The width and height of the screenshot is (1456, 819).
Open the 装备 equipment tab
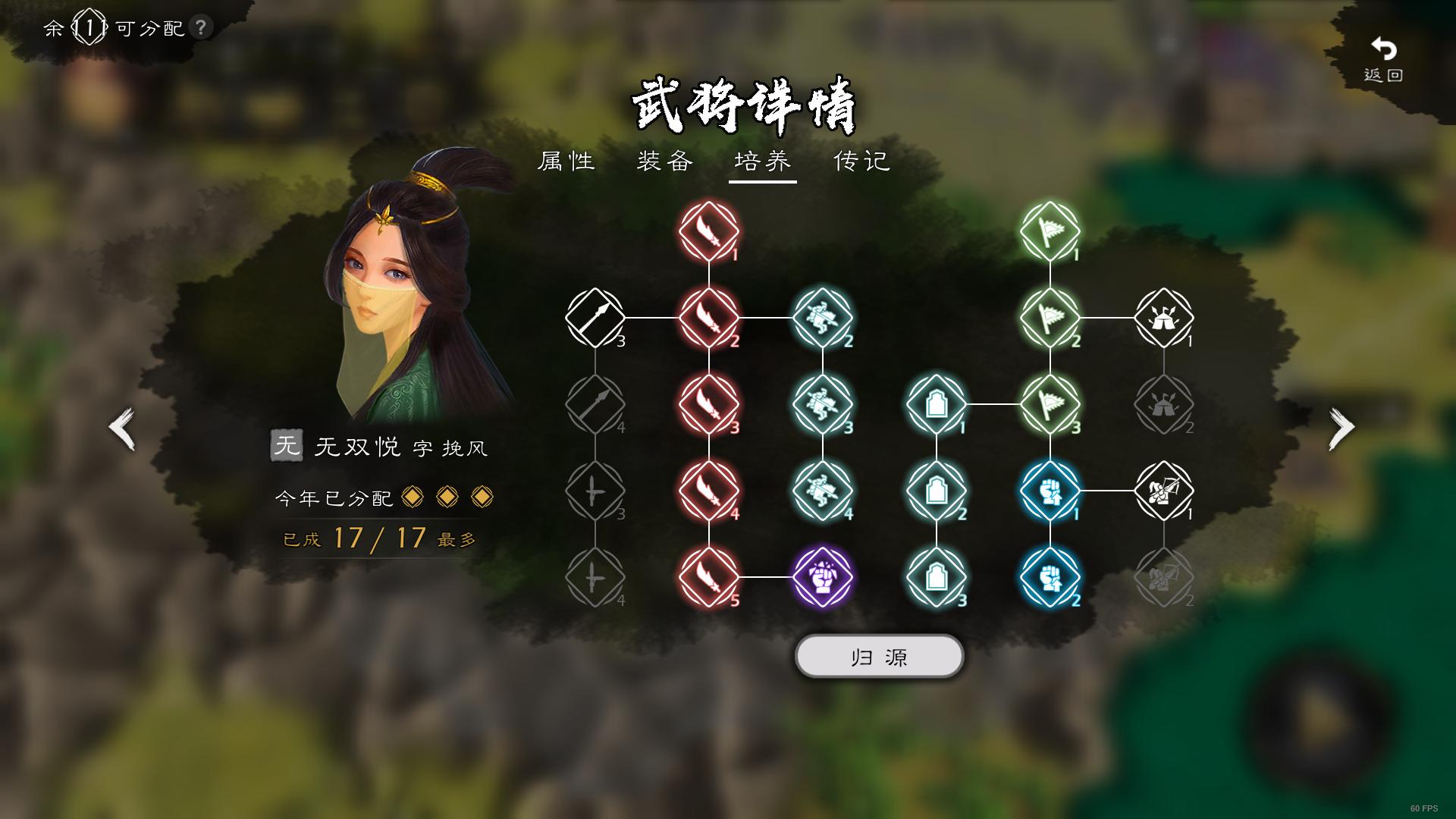[666, 162]
